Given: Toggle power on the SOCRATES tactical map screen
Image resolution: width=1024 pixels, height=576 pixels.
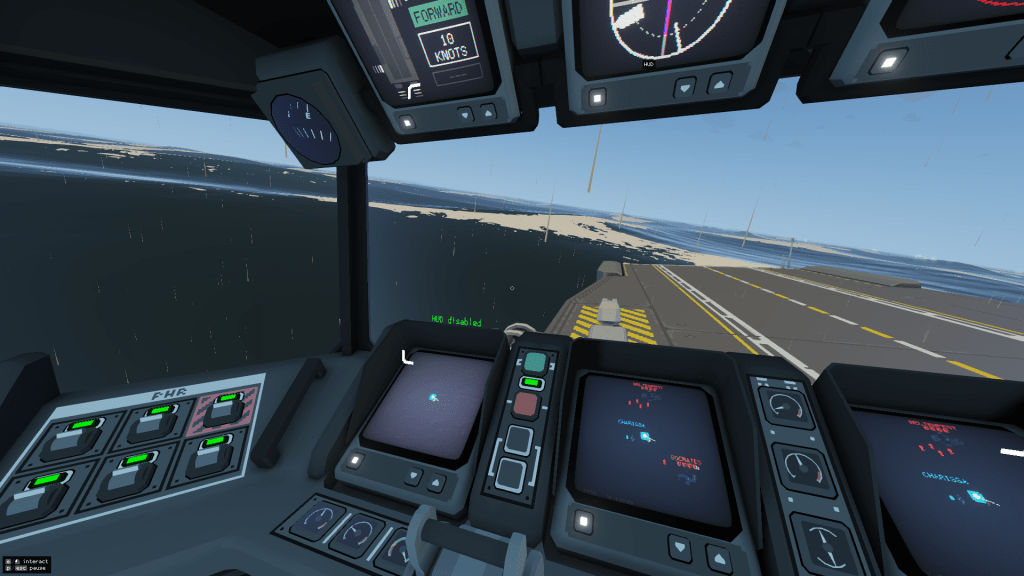Looking at the screenshot, I should (x=583, y=521).
